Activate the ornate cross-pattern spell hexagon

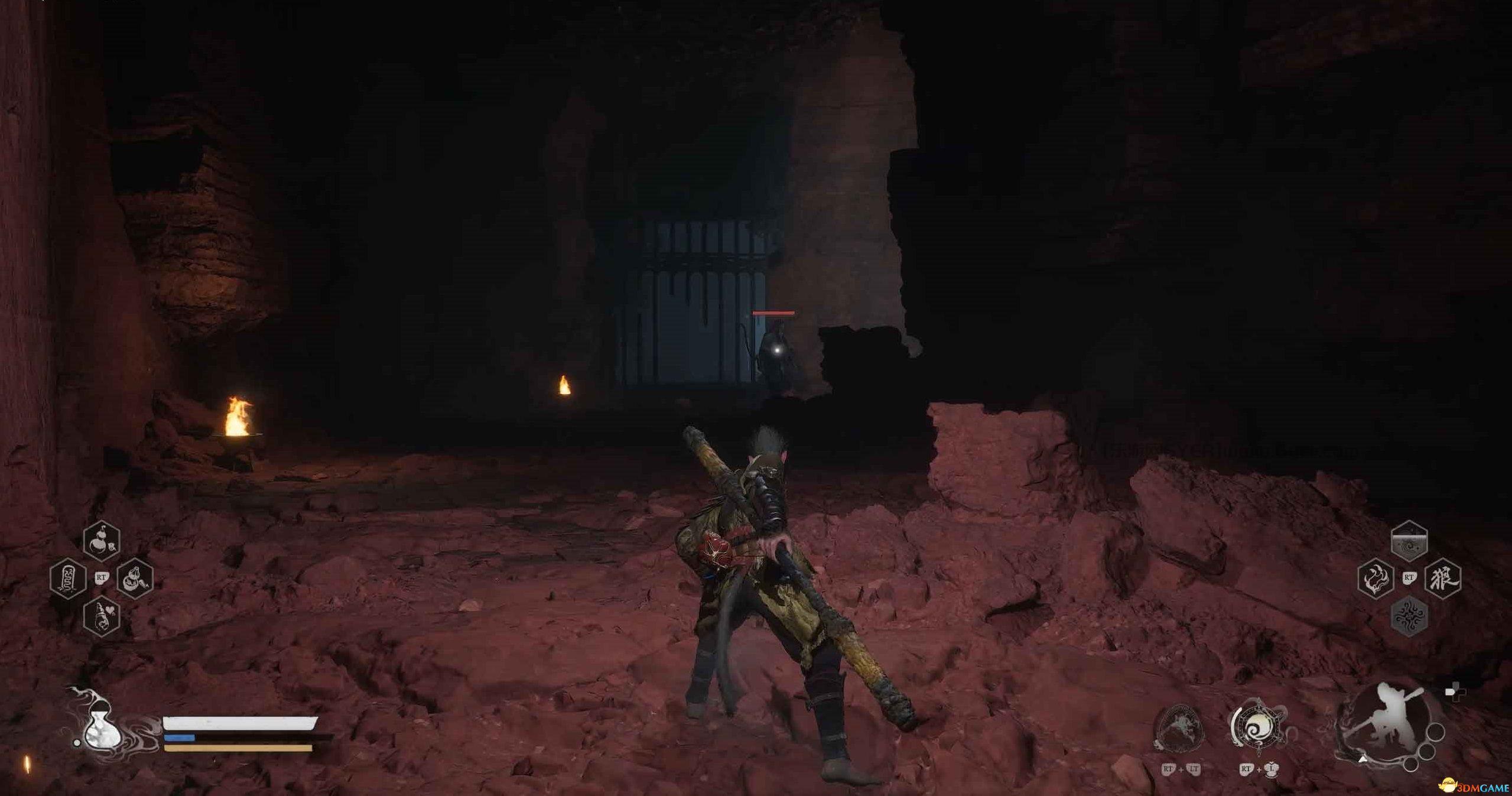(x=1409, y=616)
